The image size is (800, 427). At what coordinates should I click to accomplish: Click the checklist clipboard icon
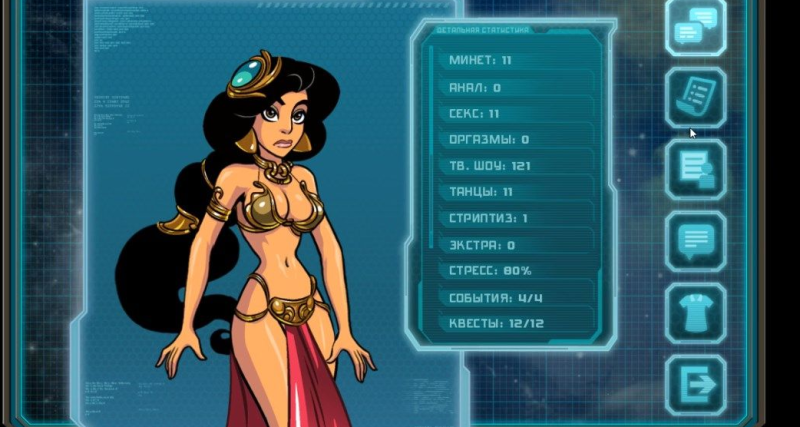[x=696, y=97]
